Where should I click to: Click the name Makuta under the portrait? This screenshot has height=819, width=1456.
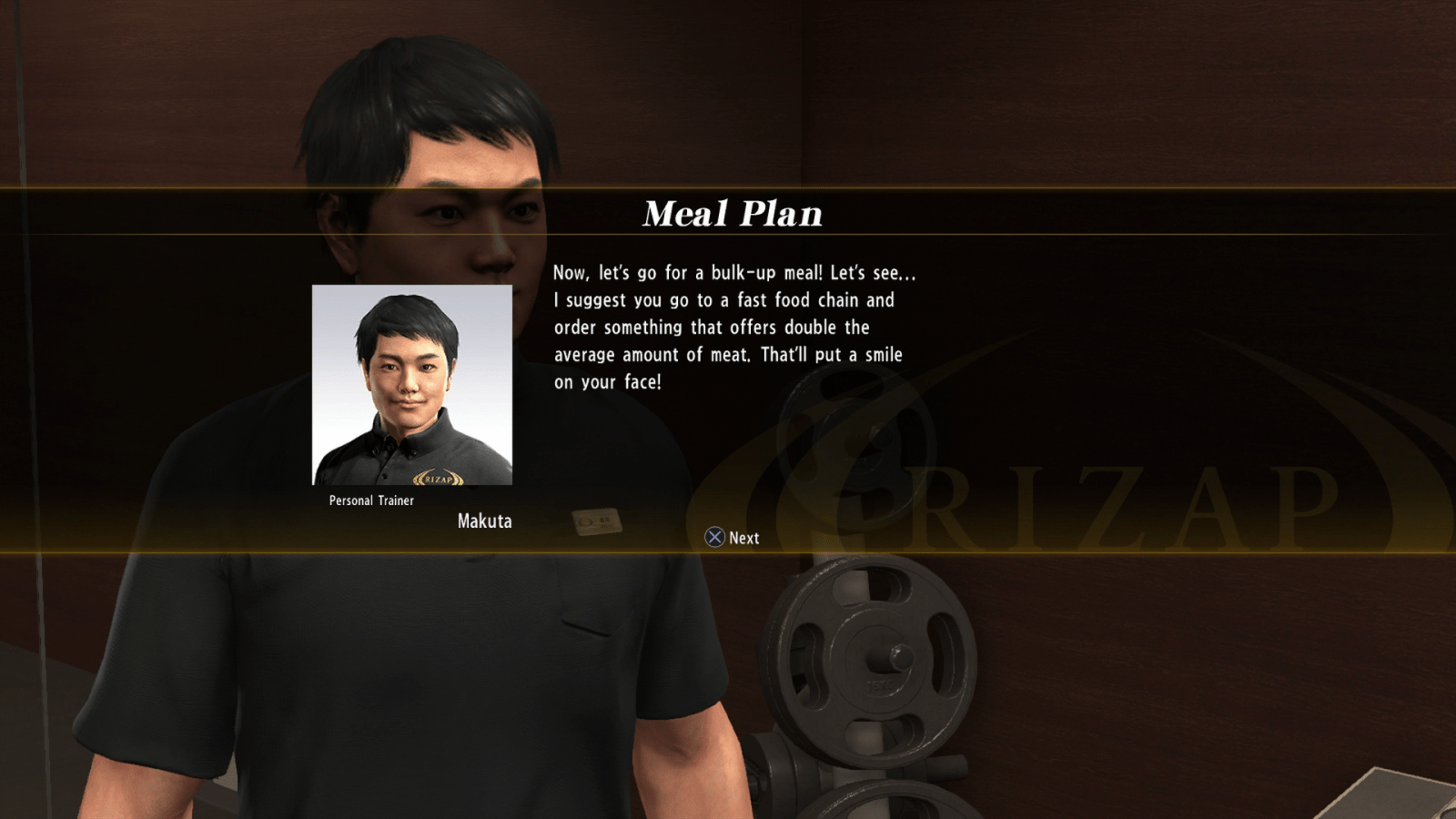[485, 521]
